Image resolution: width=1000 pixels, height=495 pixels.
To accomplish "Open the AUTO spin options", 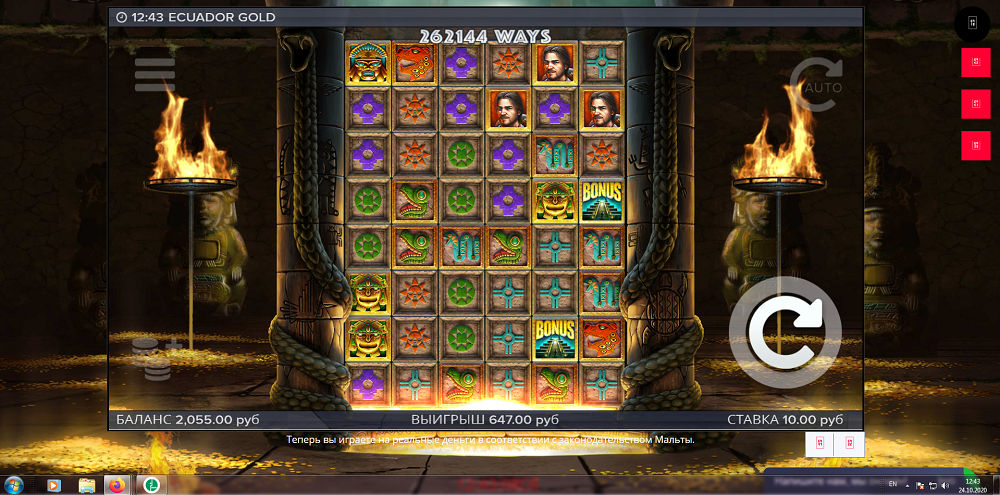I will (x=815, y=78).
